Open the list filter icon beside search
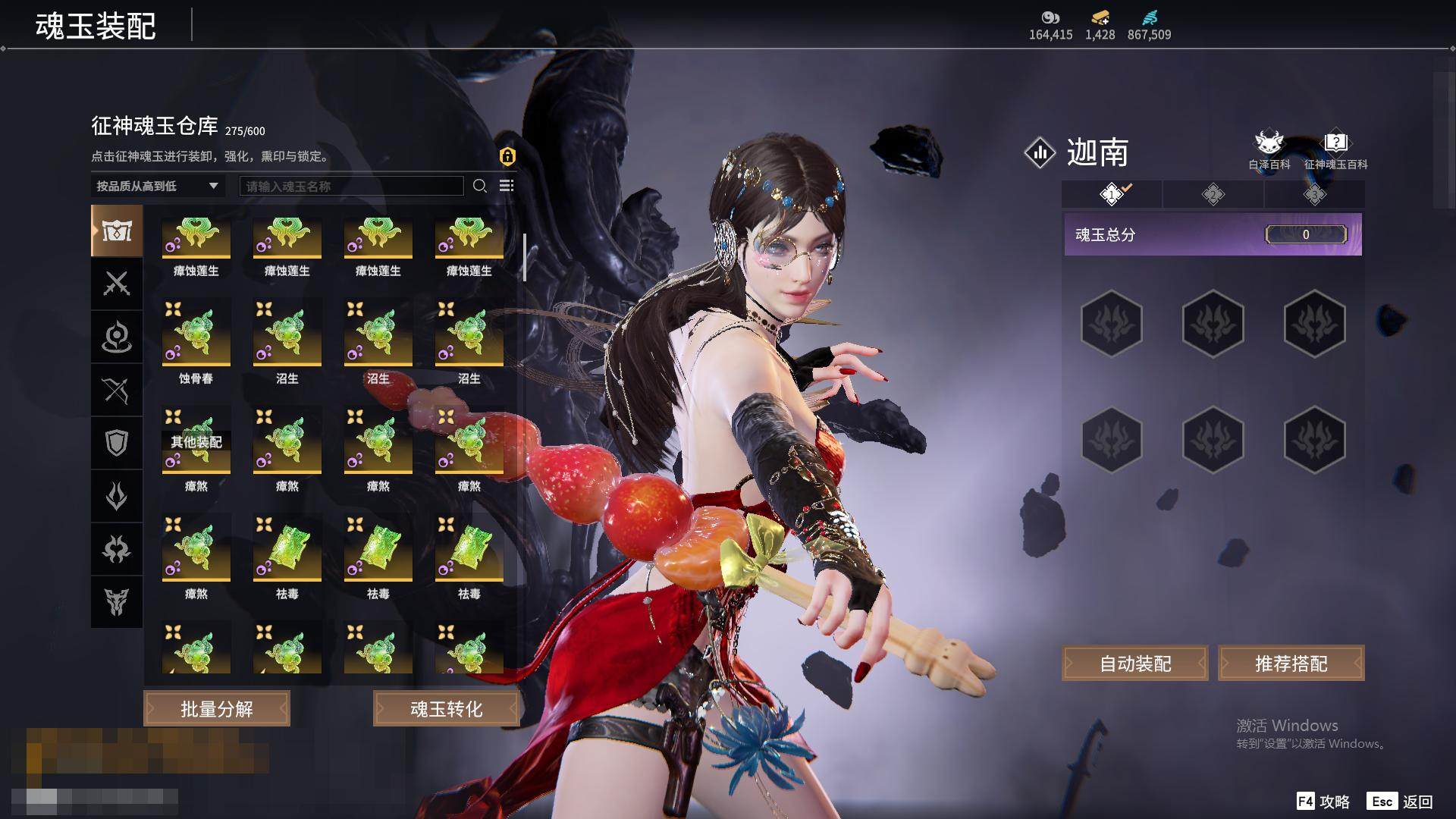 click(x=507, y=186)
